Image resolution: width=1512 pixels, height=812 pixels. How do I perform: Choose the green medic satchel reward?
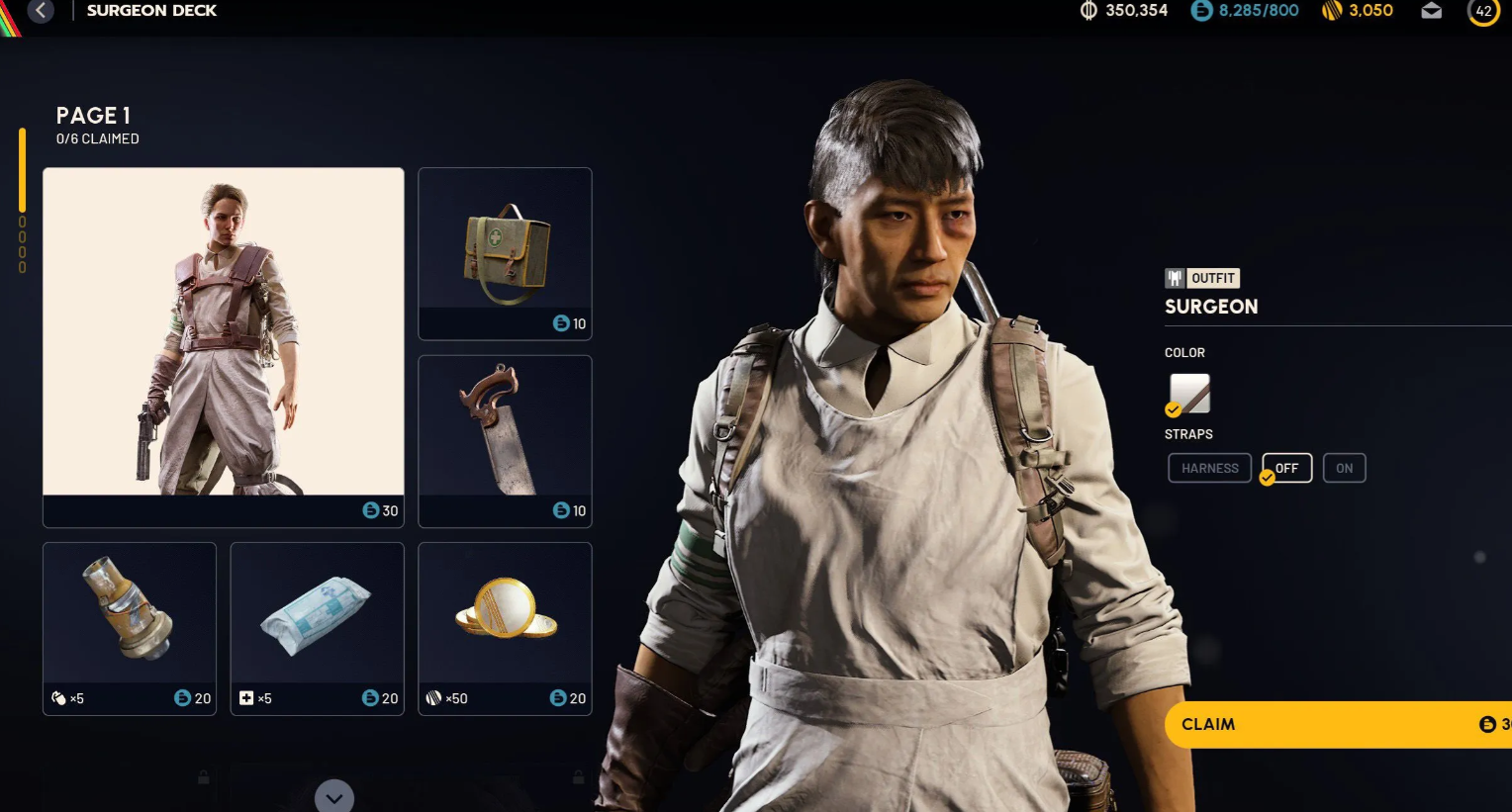(505, 253)
